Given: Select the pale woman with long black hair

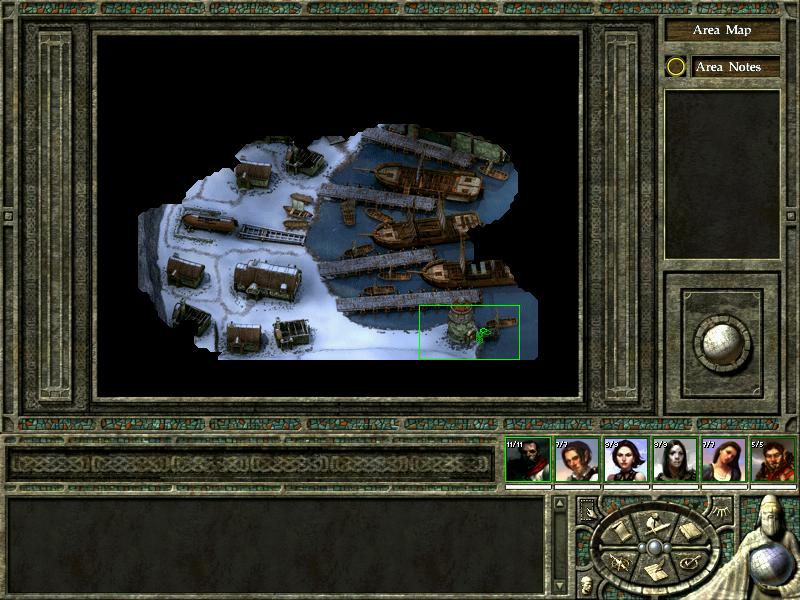Looking at the screenshot, I should [672, 461].
